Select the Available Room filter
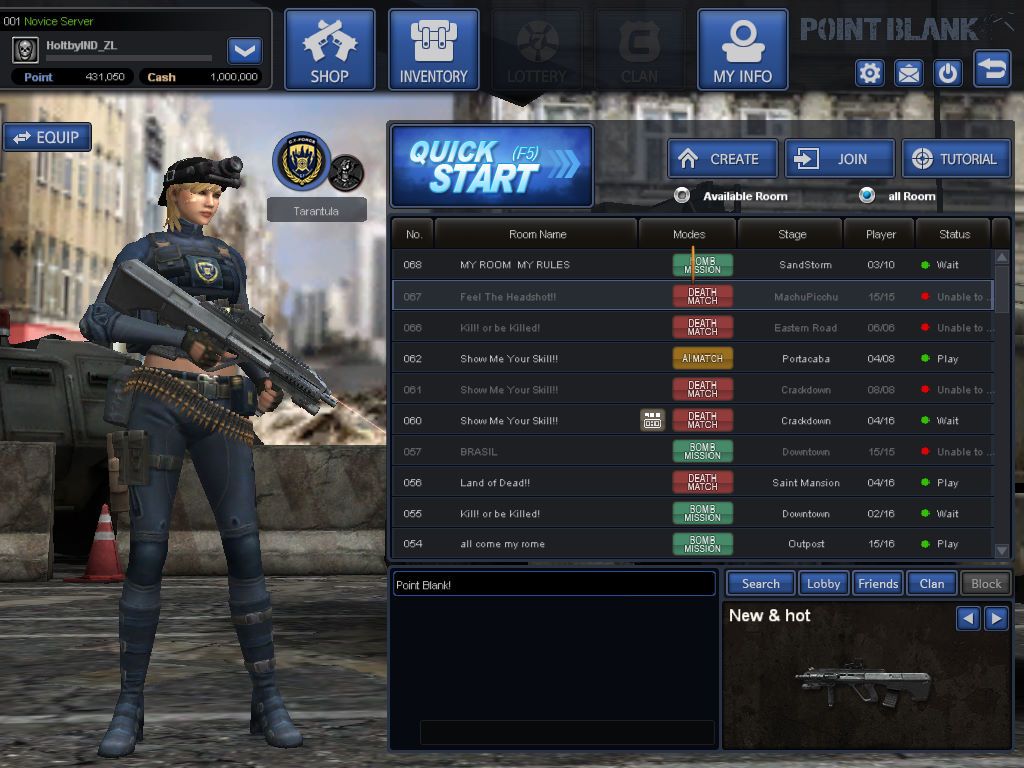 (683, 196)
